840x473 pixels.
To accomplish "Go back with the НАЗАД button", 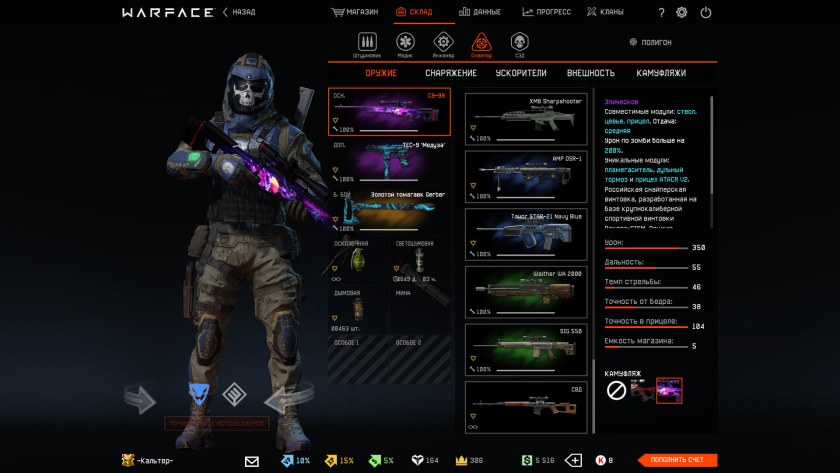I will click(x=240, y=12).
